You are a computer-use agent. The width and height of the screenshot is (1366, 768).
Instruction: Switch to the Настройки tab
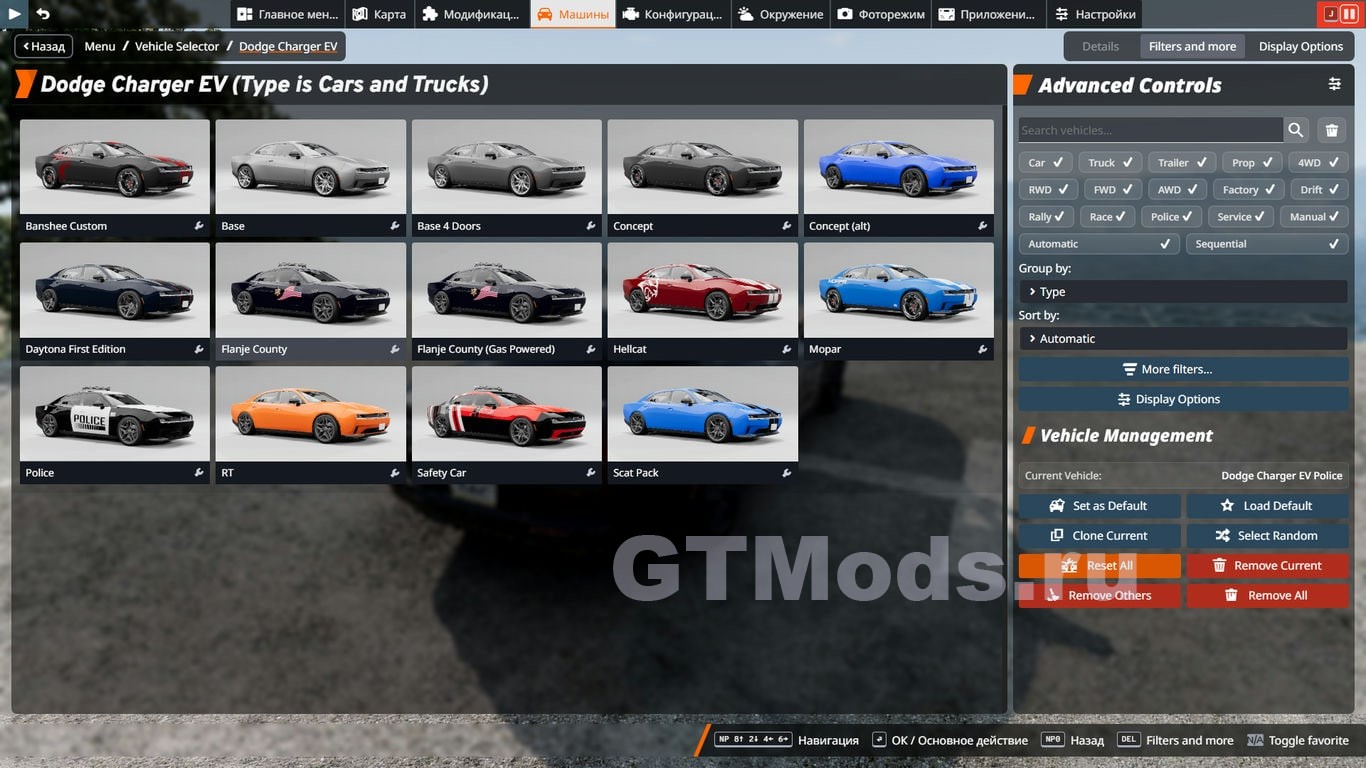coord(1094,14)
